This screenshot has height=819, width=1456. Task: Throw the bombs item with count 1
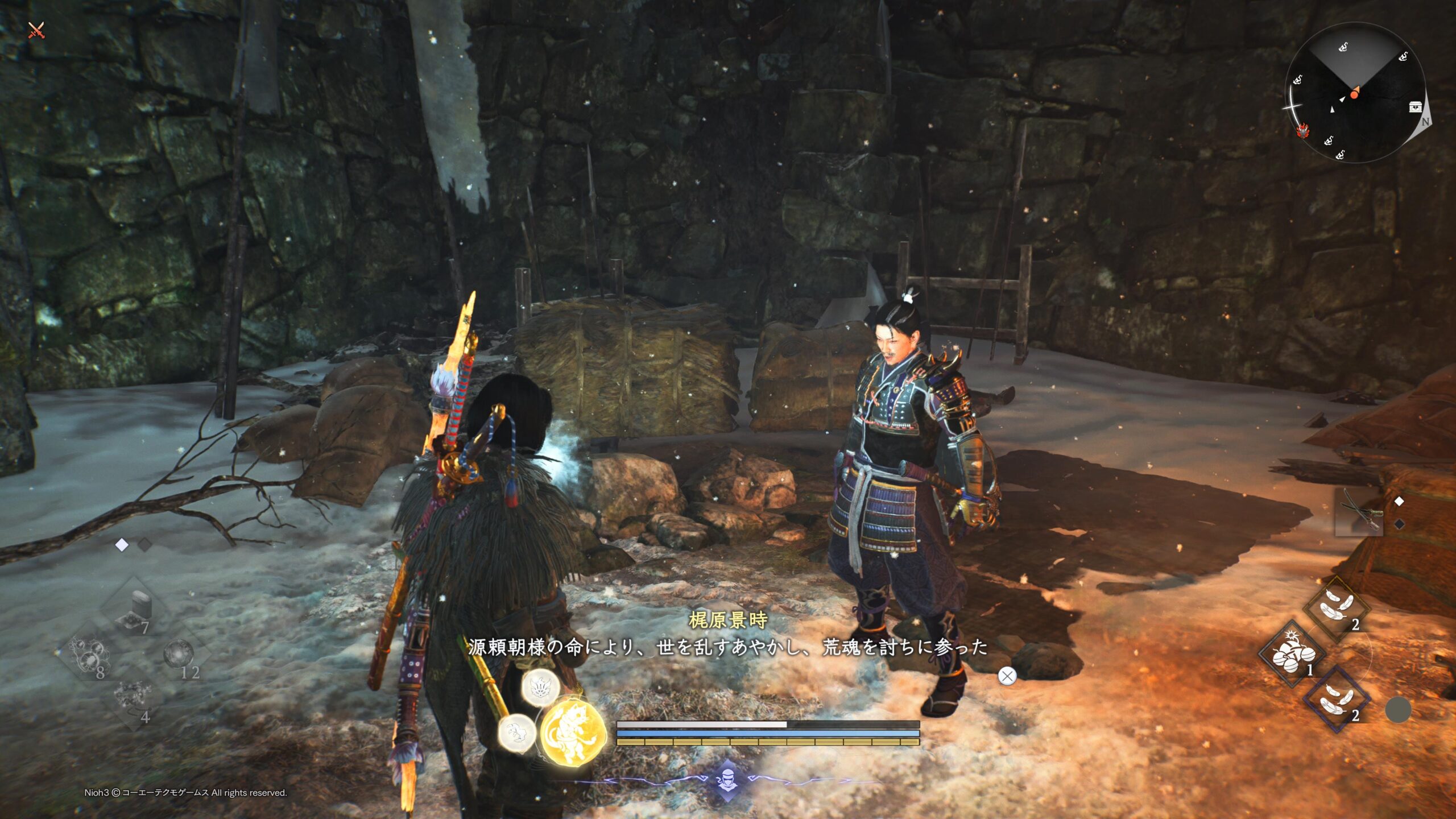click(1292, 654)
